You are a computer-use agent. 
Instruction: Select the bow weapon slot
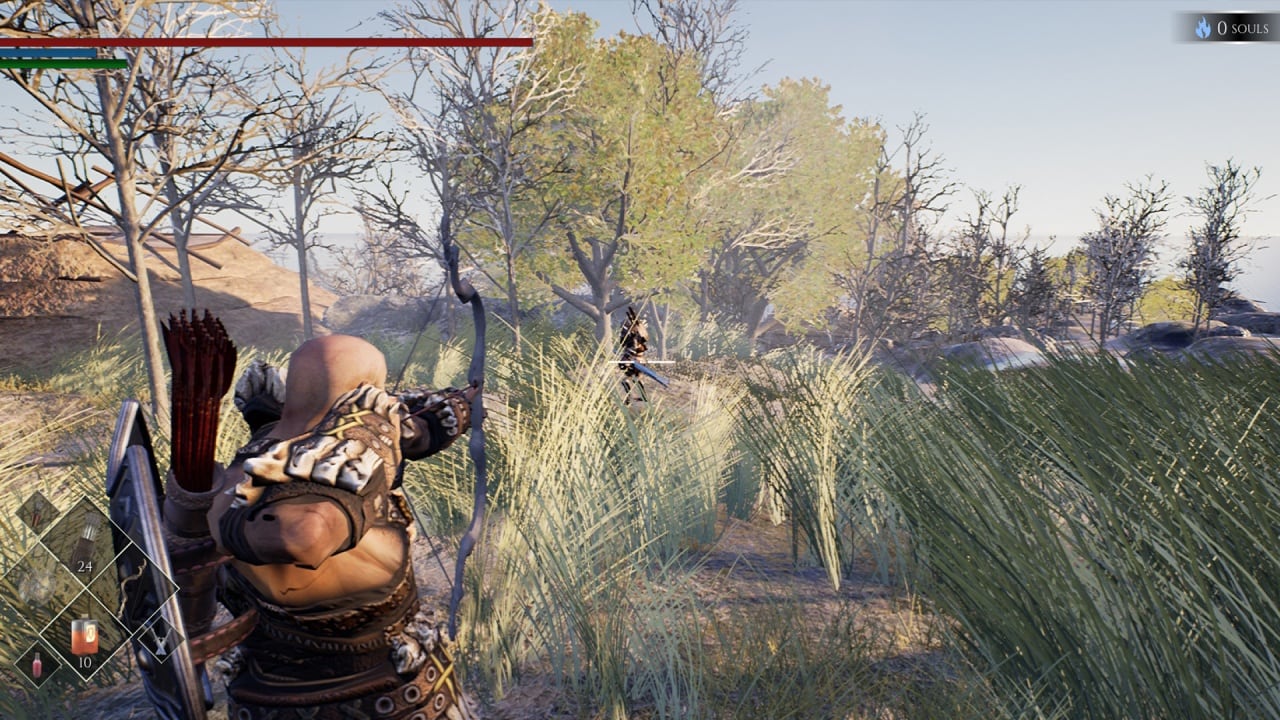pyautogui.click(x=131, y=590)
